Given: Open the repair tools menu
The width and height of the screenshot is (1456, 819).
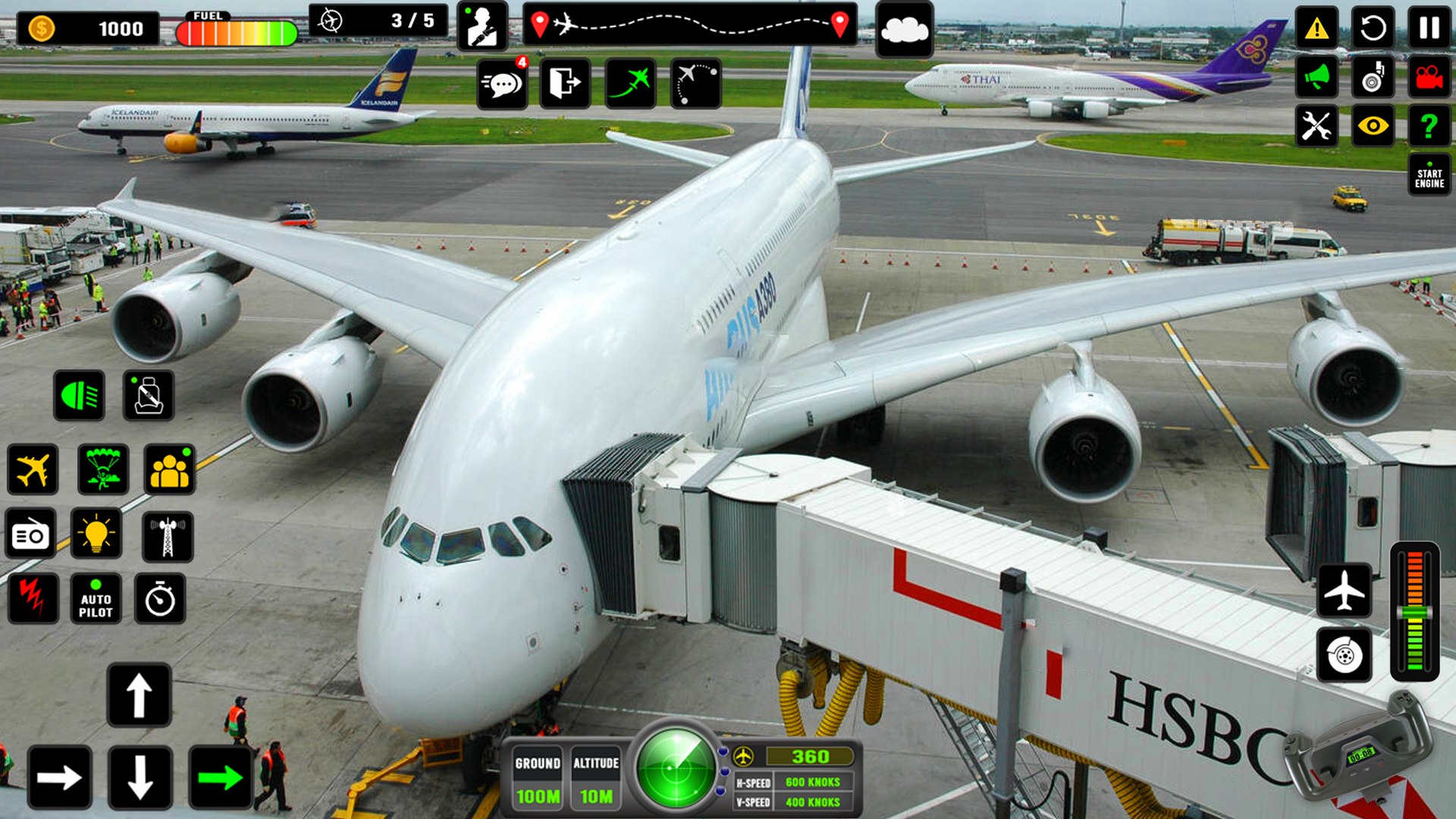Looking at the screenshot, I should tap(1317, 126).
